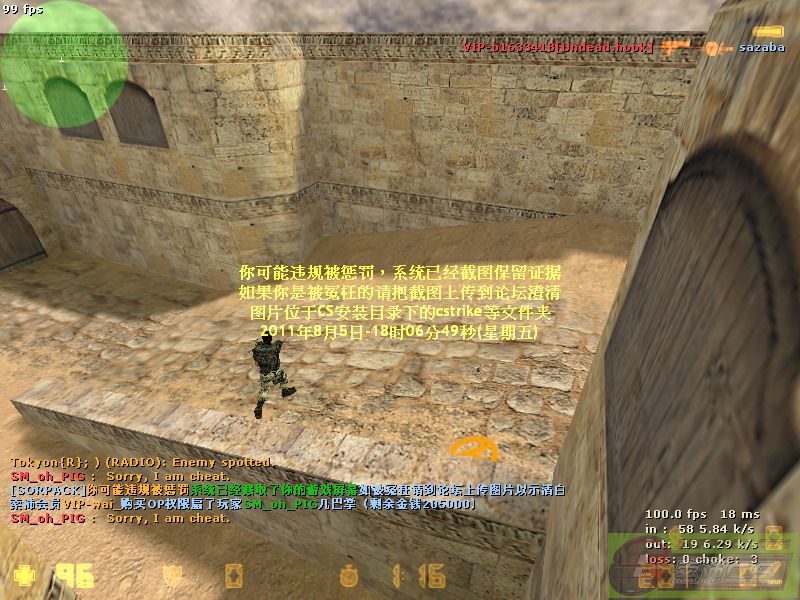
Task: Select the health cross icon
Action: [24, 576]
